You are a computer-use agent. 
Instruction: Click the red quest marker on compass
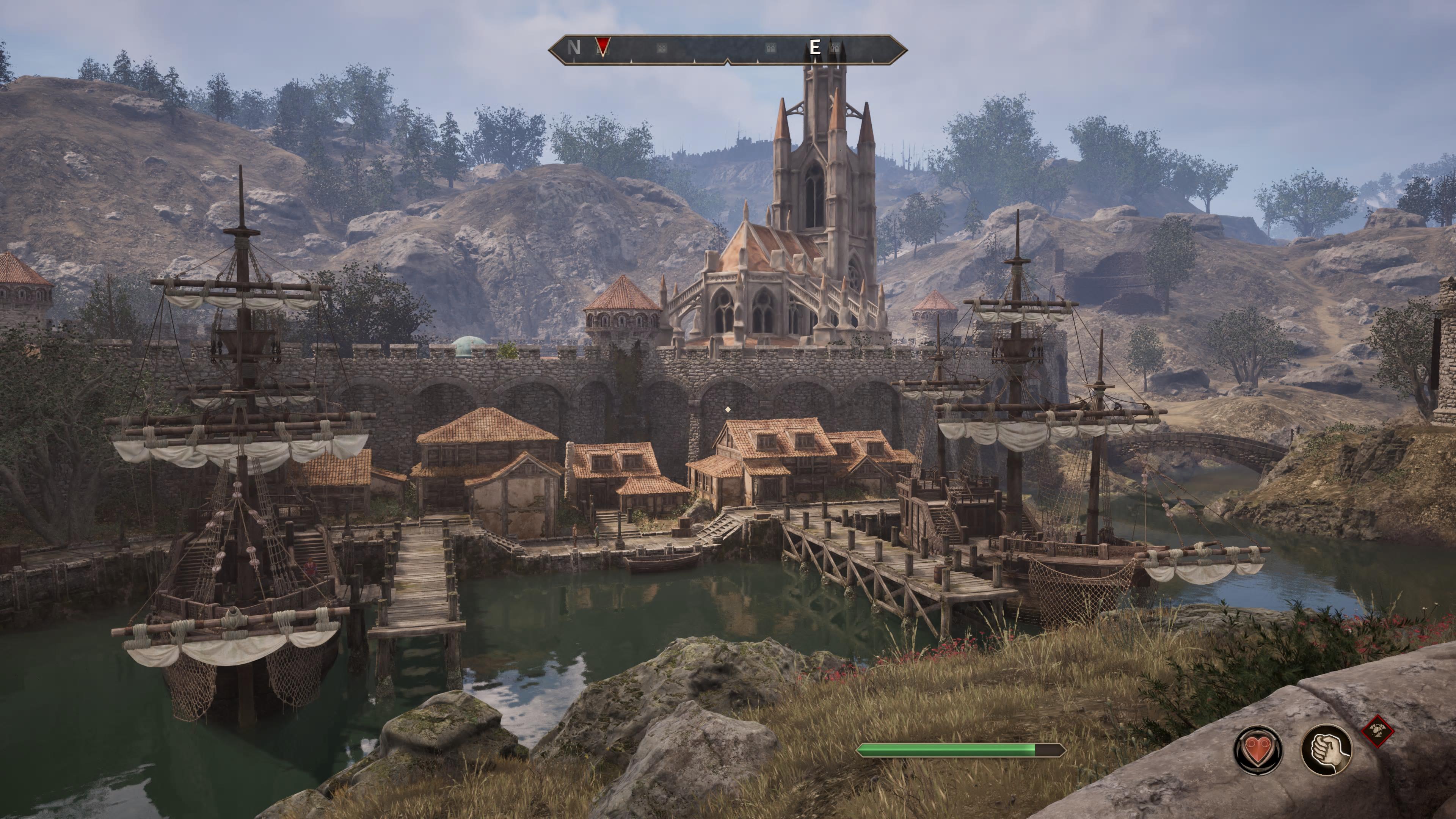(603, 47)
